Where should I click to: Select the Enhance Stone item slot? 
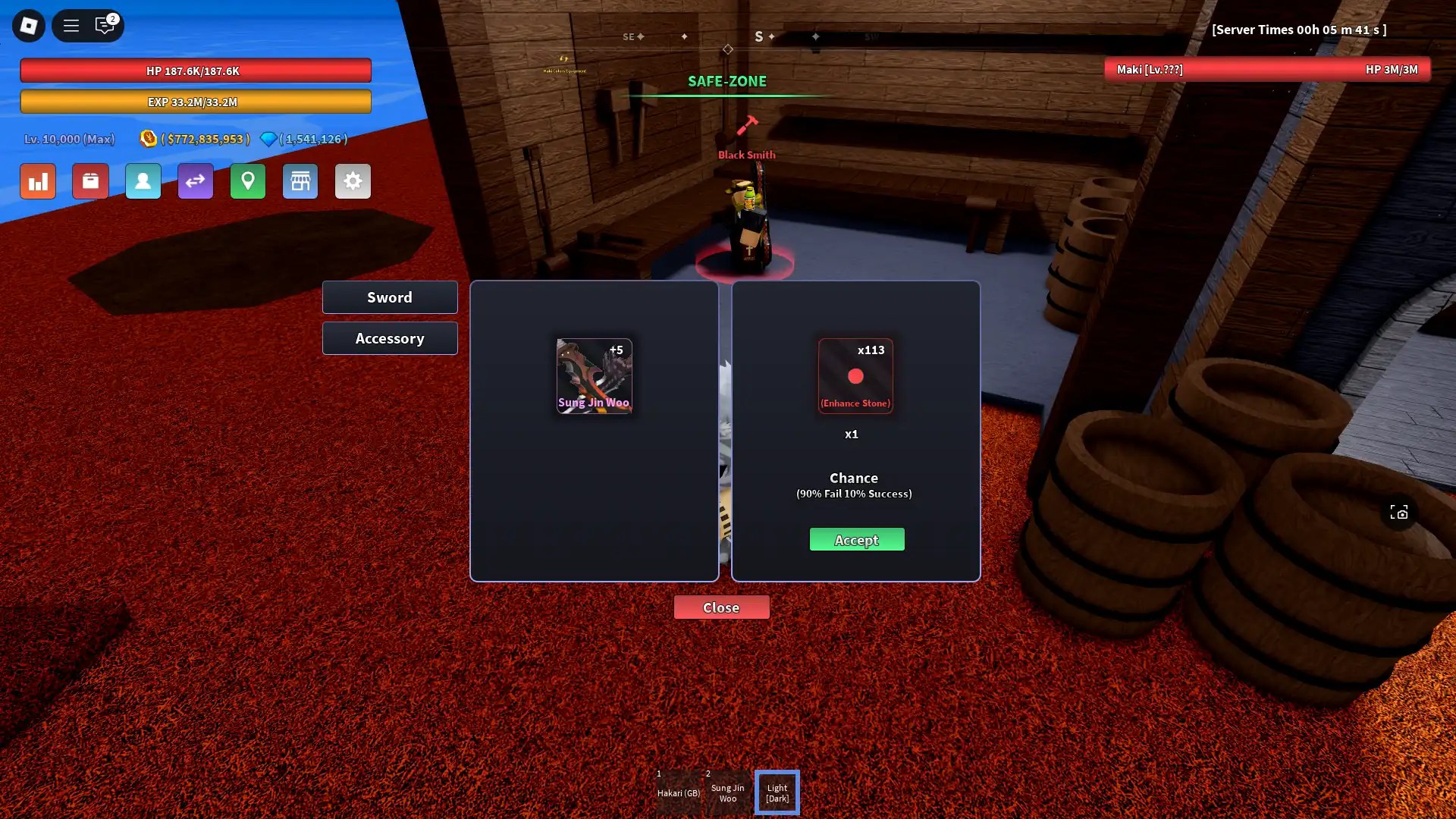855,375
